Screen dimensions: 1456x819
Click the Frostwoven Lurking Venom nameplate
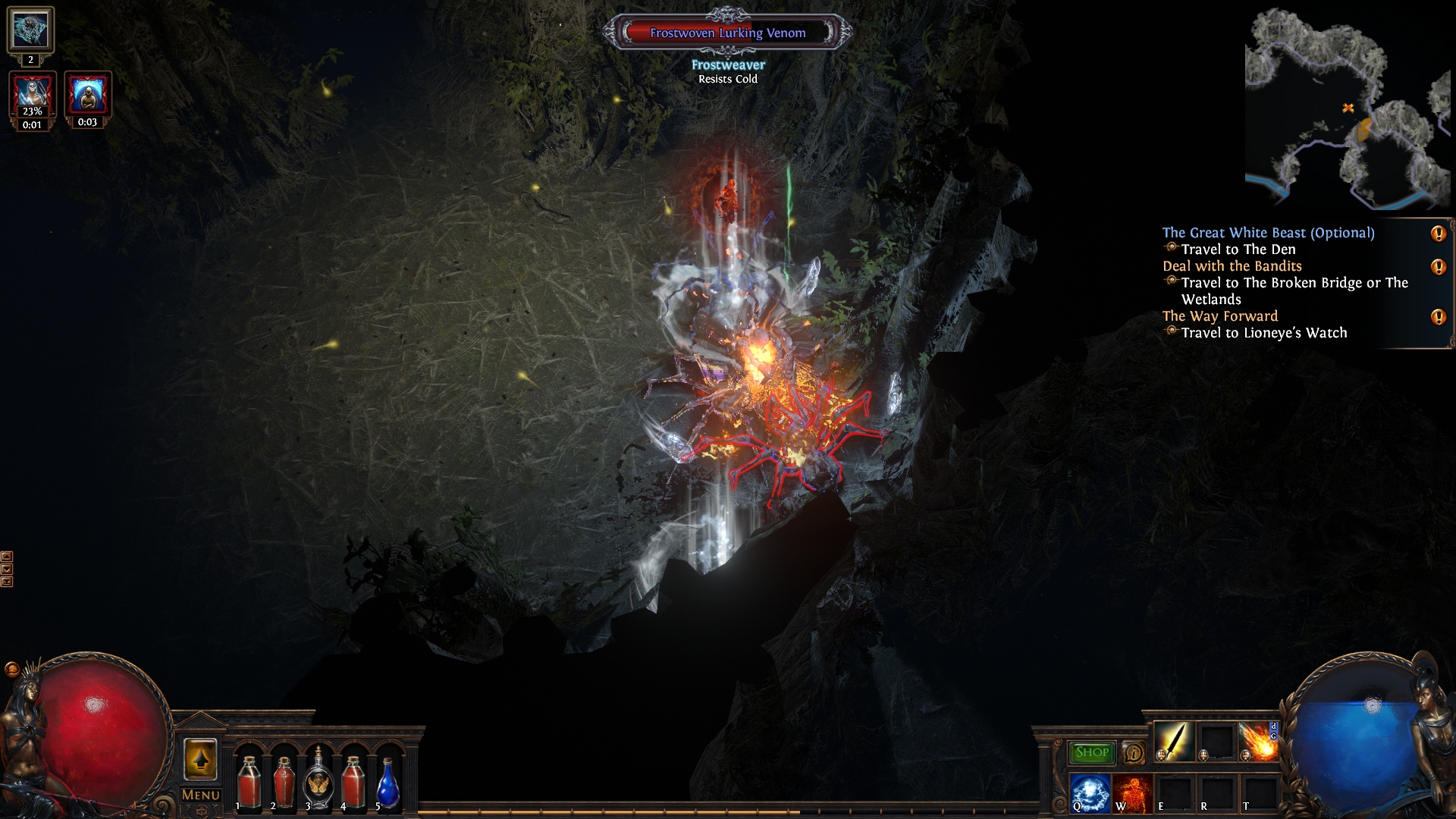coord(727,33)
